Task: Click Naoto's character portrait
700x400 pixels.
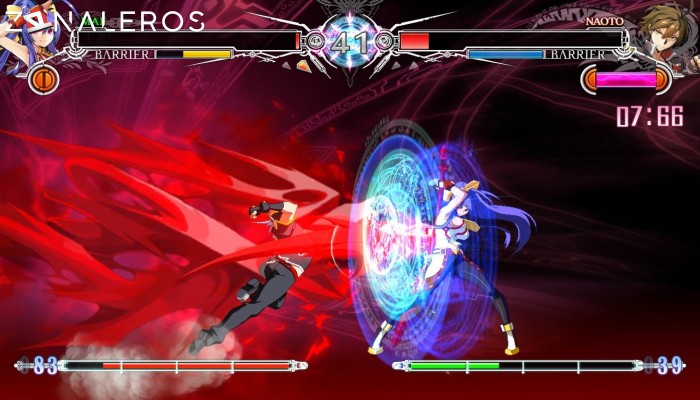Action: (x=666, y=32)
